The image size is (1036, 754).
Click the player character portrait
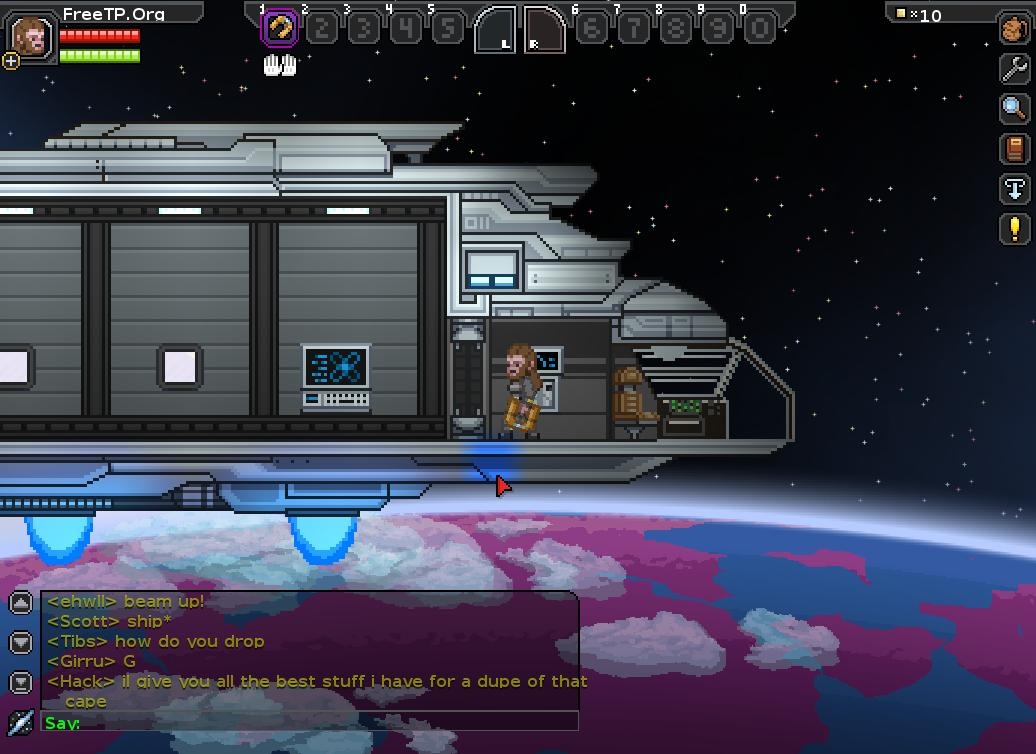[32, 35]
